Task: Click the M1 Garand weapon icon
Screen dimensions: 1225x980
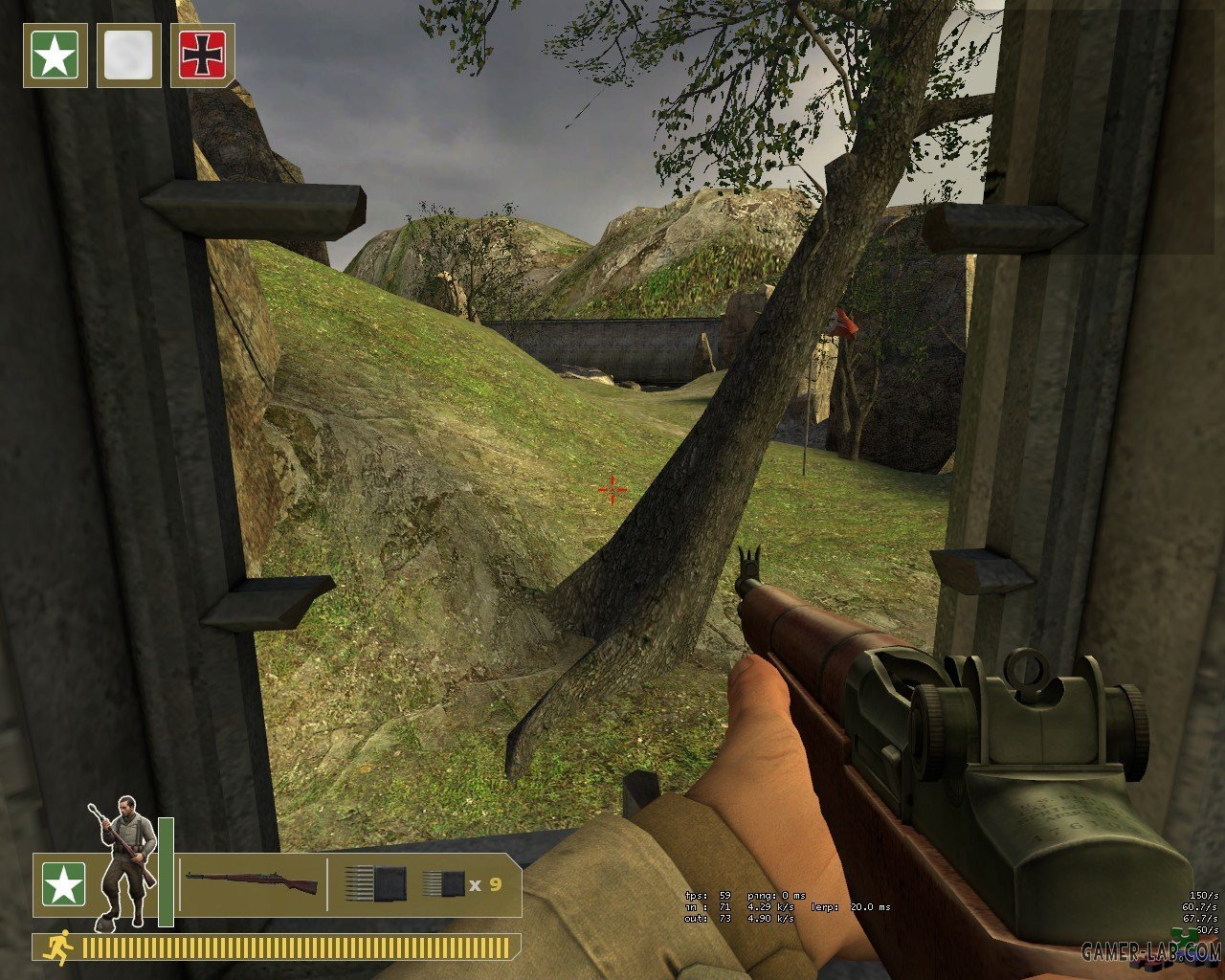Action: (x=252, y=883)
